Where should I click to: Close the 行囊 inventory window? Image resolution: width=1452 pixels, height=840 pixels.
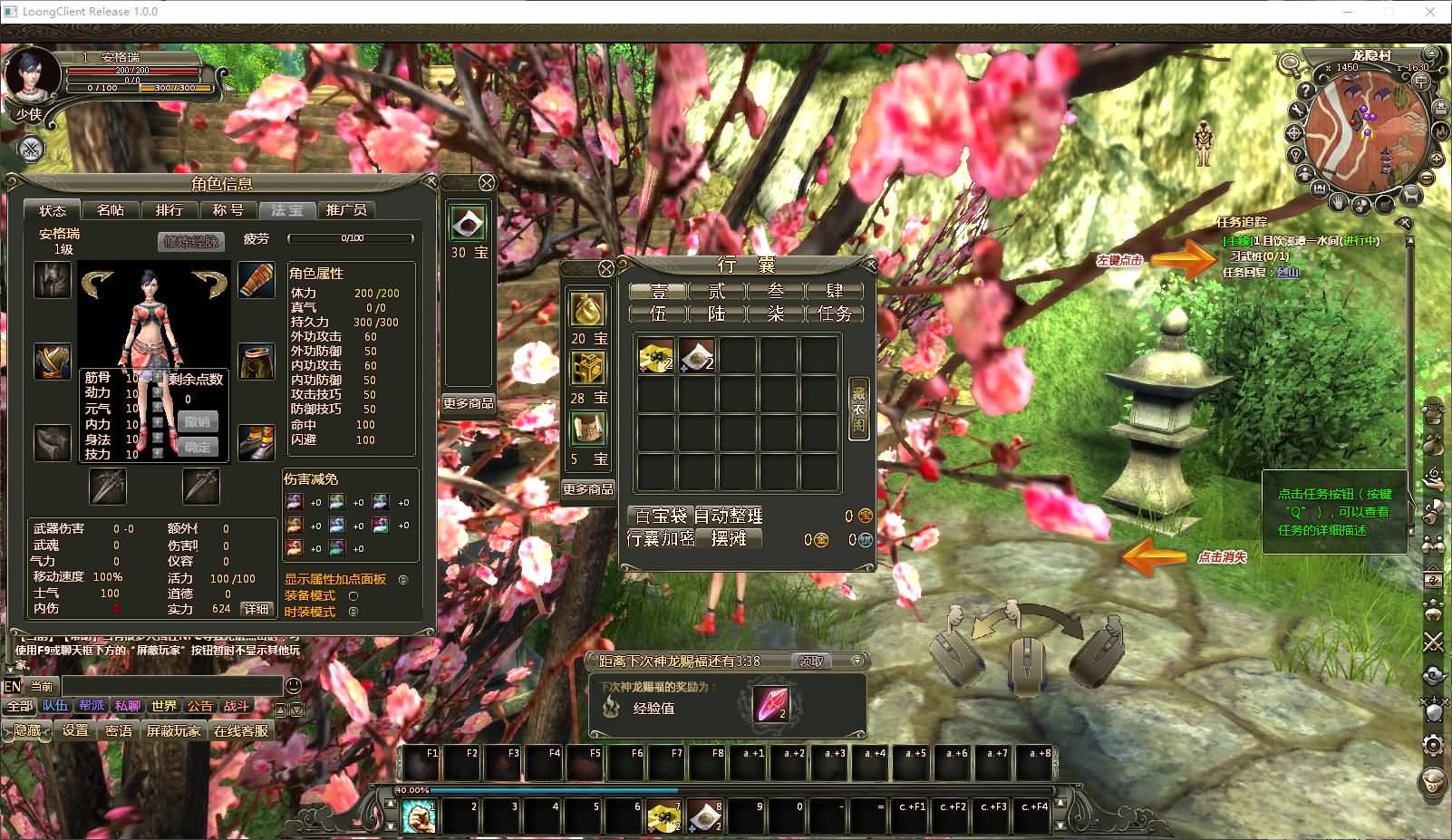pos(870,265)
